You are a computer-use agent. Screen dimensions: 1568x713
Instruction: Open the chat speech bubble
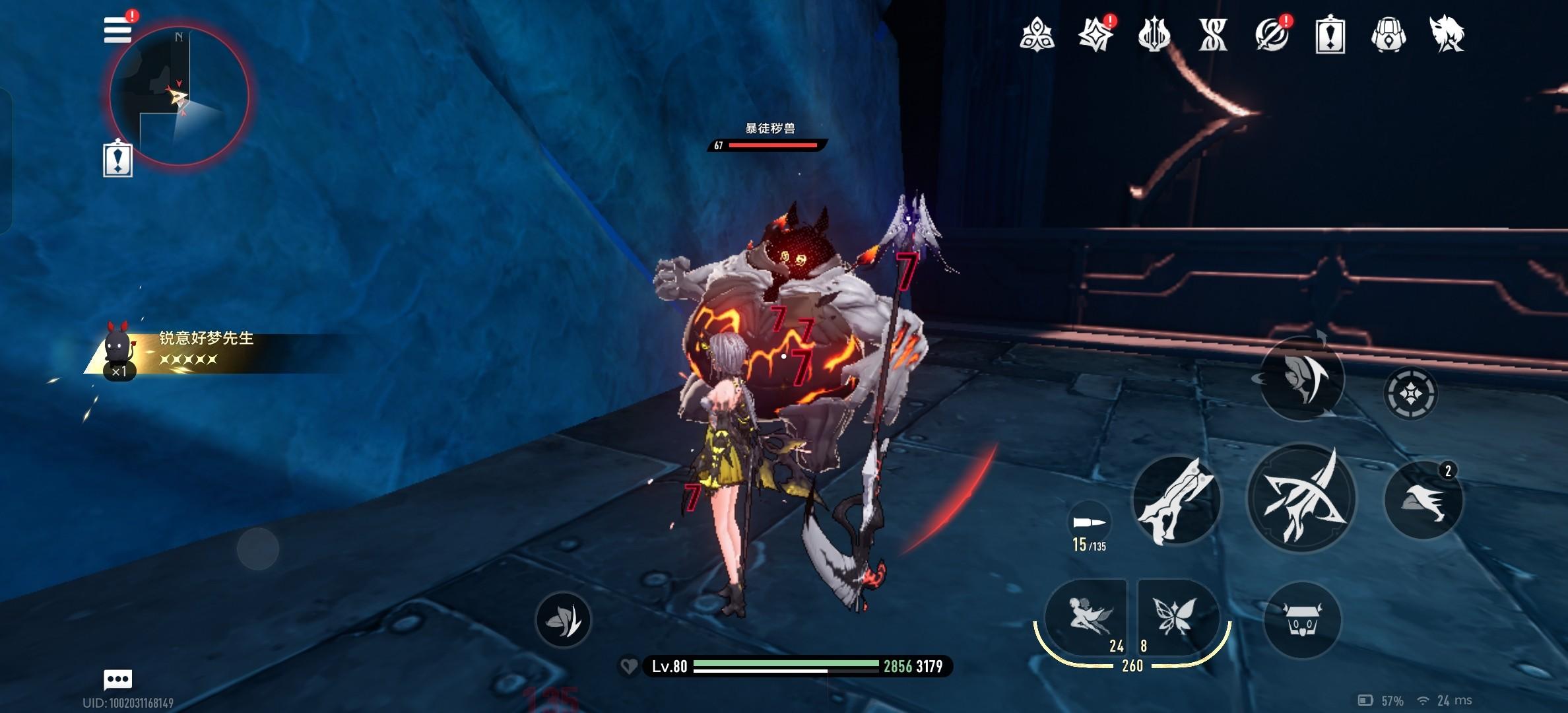118,679
